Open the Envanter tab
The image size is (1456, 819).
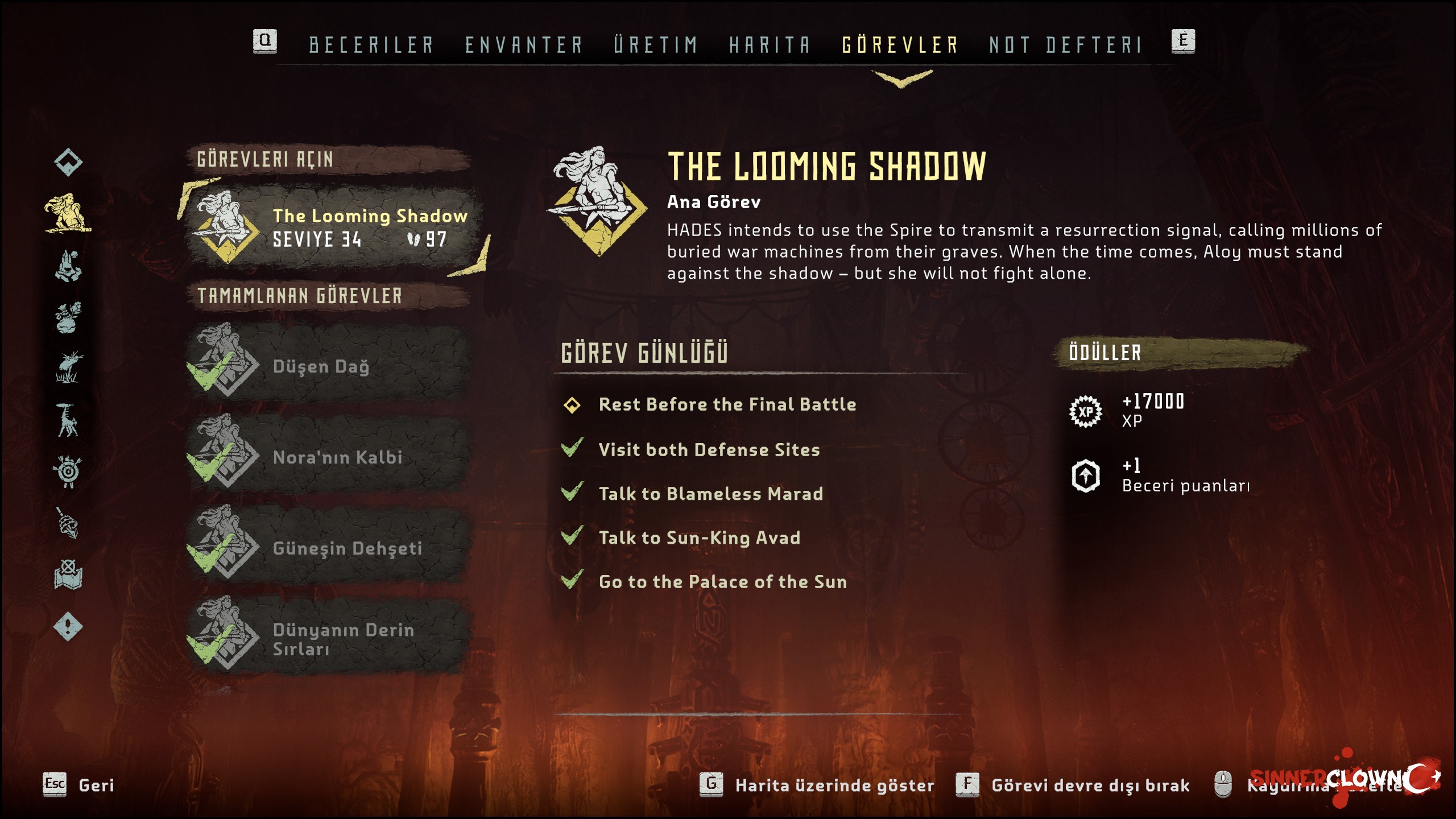(x=524, y=44)
